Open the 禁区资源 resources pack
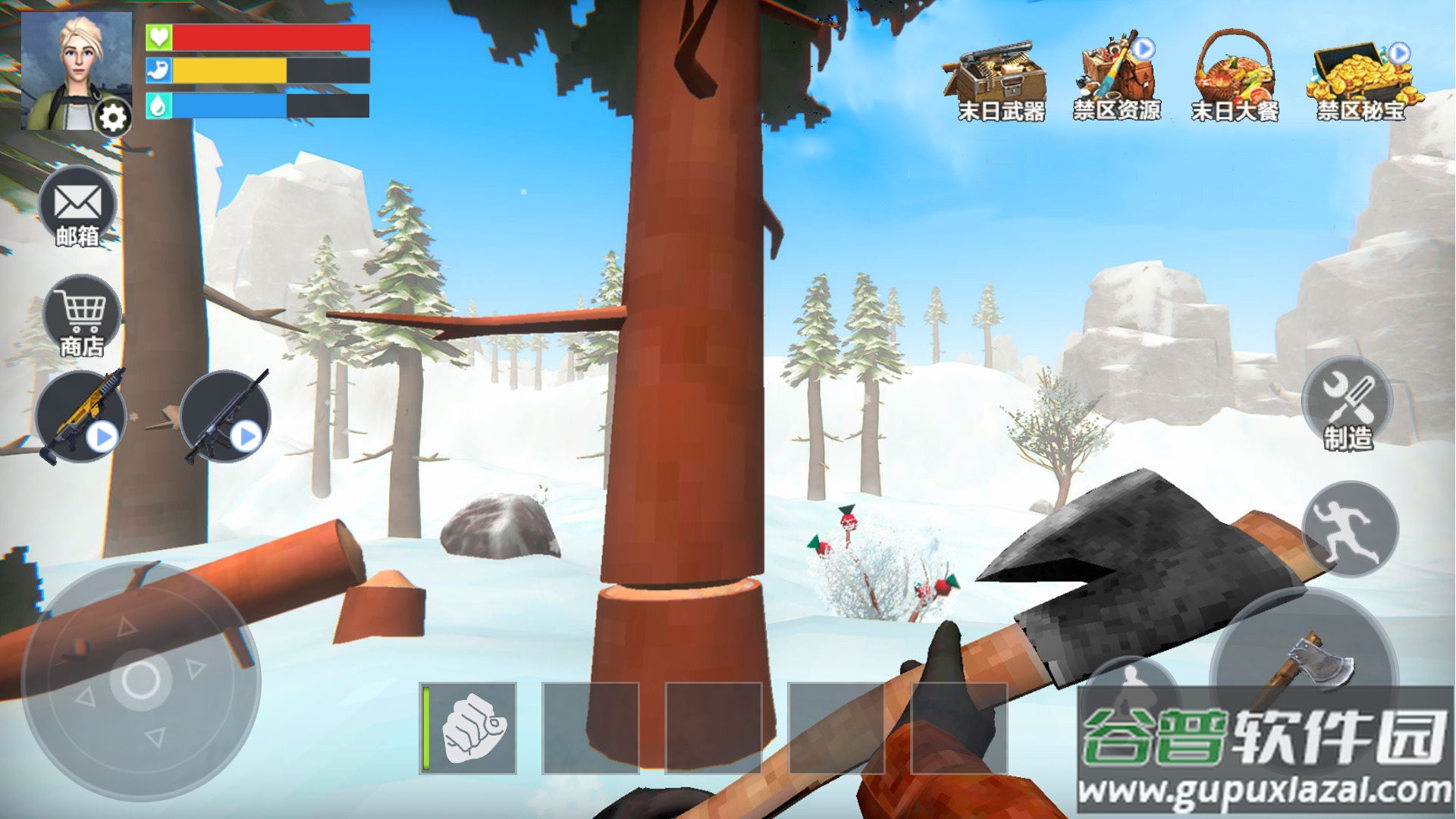 point(1116,77)
